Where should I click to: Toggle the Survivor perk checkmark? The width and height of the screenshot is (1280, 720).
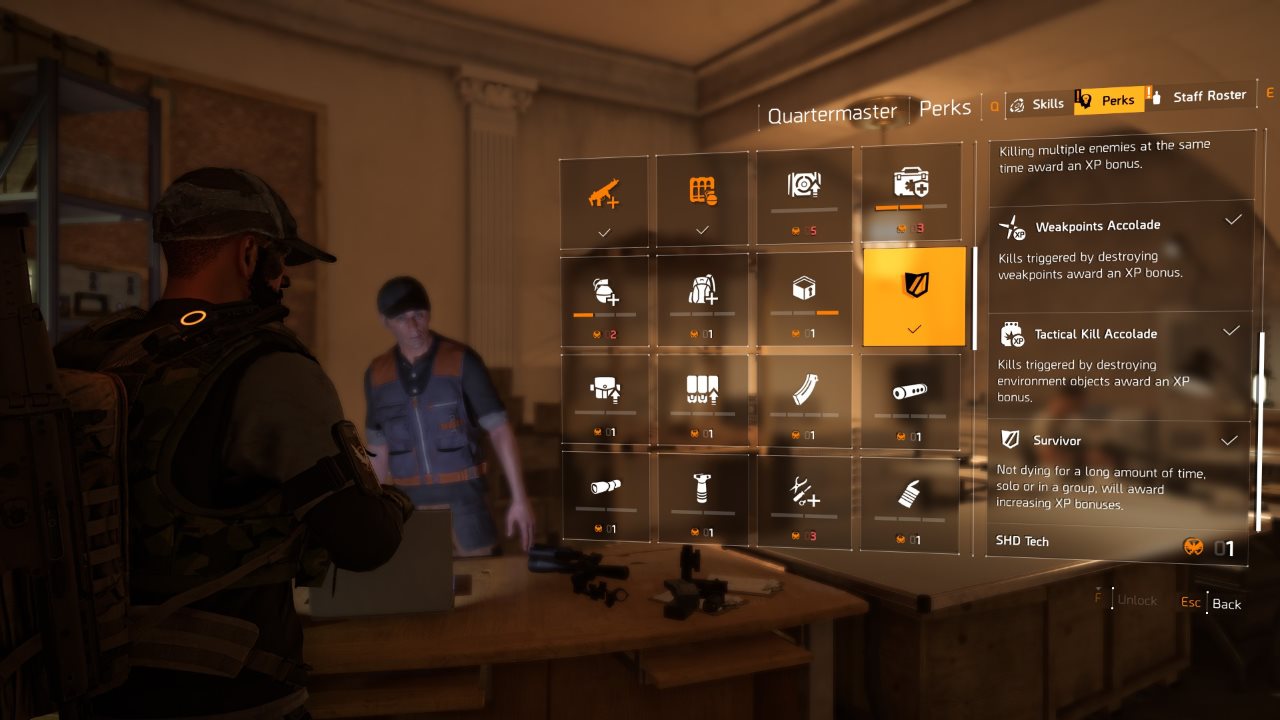[x=1229, y=440]
